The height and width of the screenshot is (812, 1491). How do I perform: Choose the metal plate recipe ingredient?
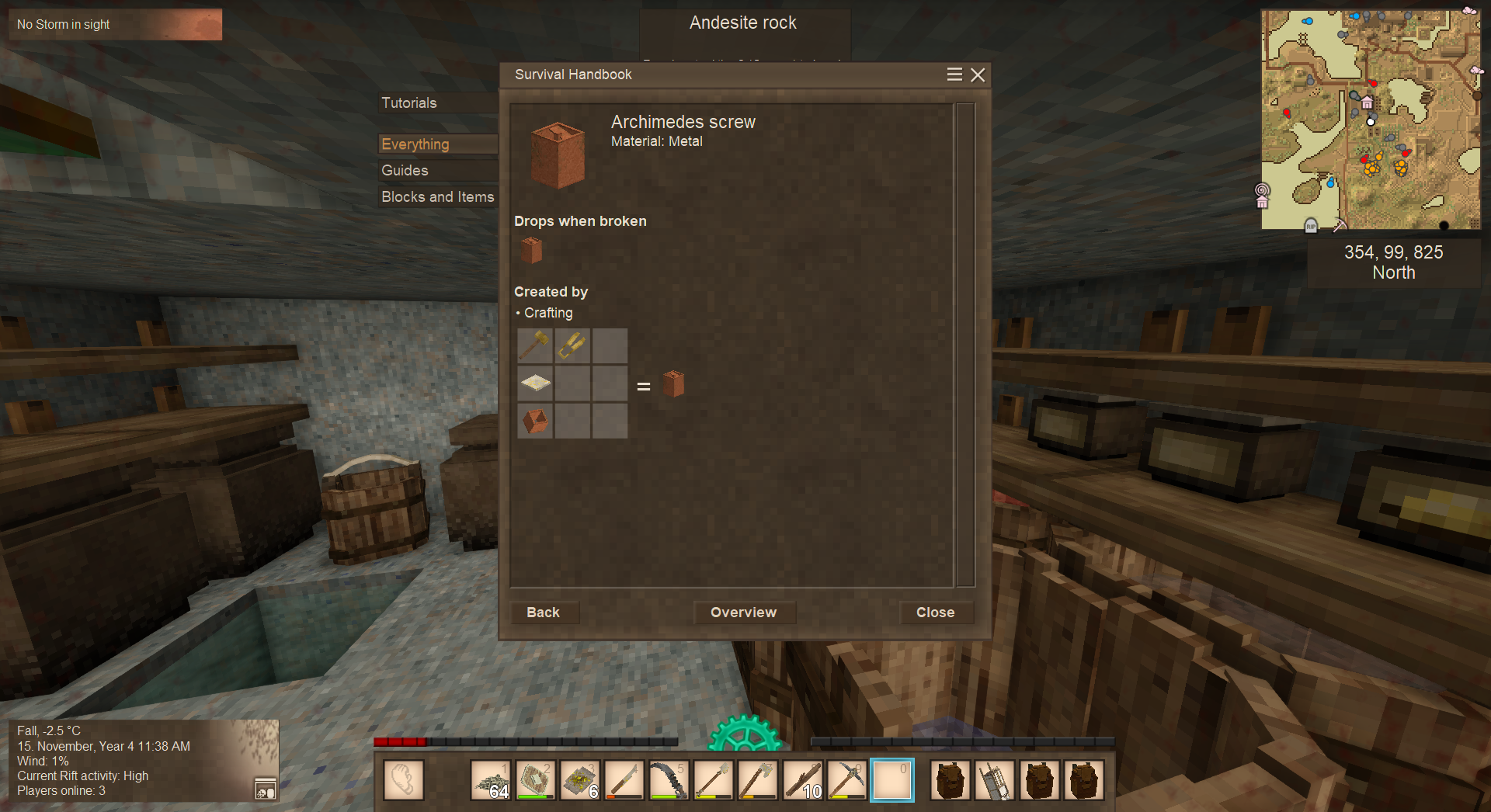[x=535, y=383]
